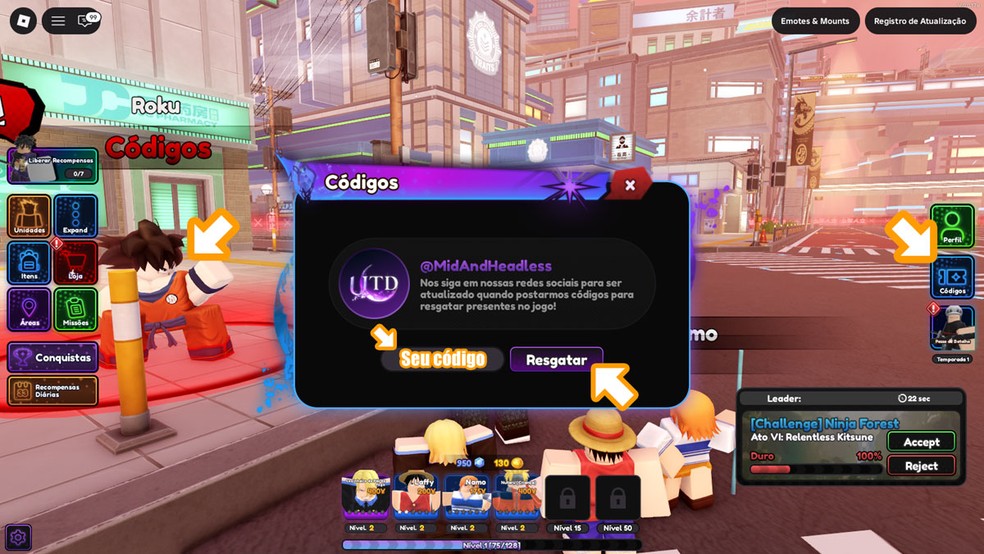Open Registro de Atualização
Viewport: 984px width, 554px height.
point(920,21)
